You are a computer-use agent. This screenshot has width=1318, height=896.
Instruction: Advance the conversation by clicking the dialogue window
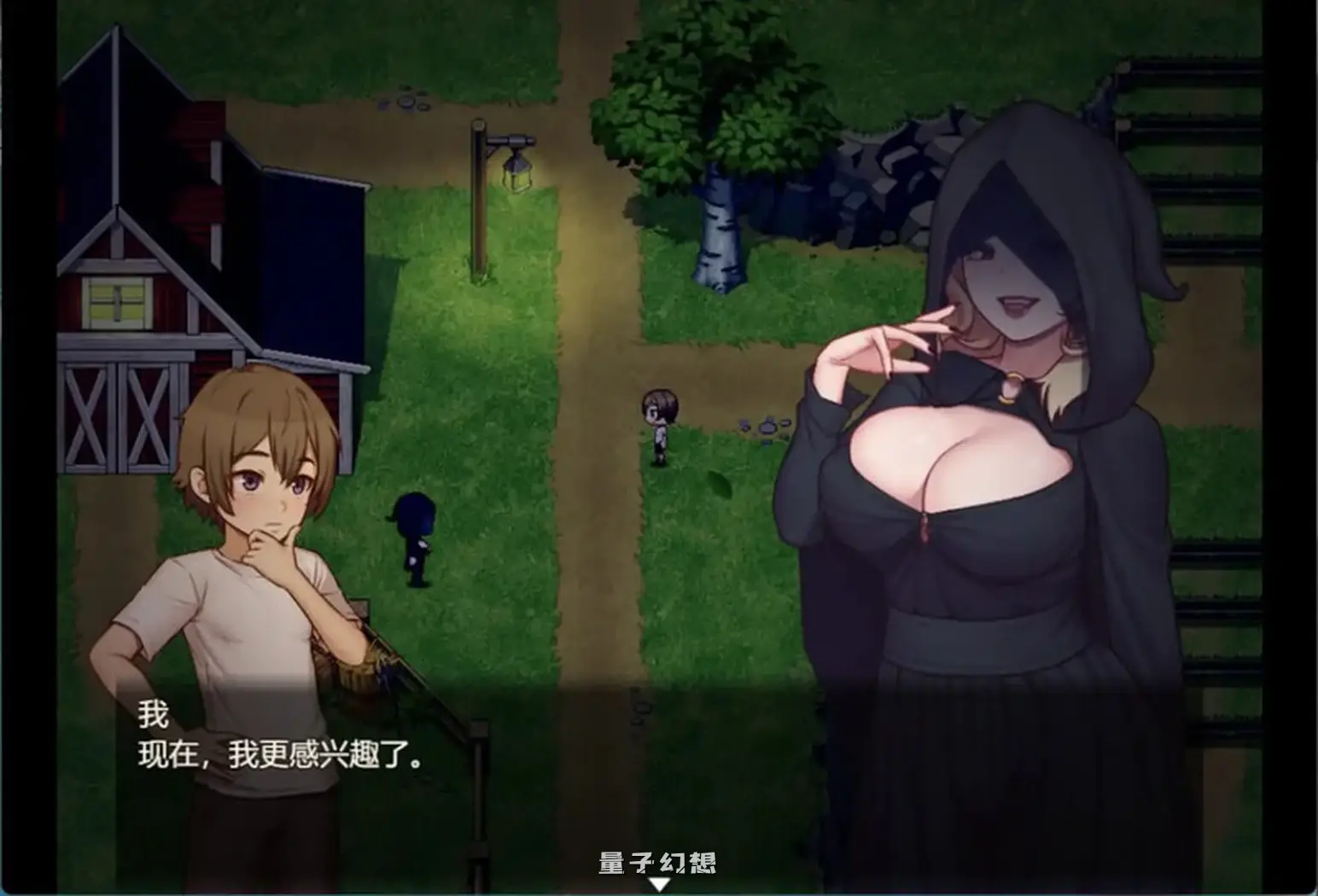(384, 751)
